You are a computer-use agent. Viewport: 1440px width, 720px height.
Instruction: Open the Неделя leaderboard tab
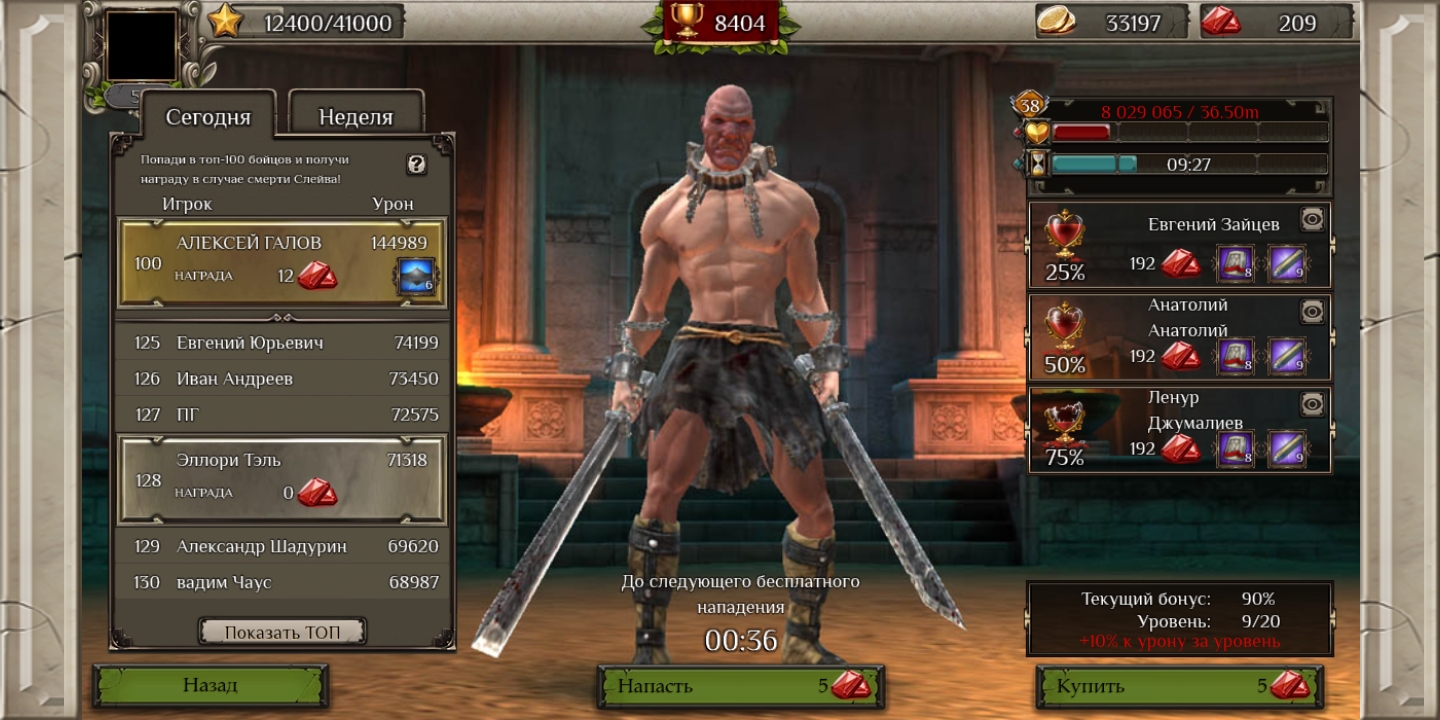pyautogui.click(x=356, y=117)
